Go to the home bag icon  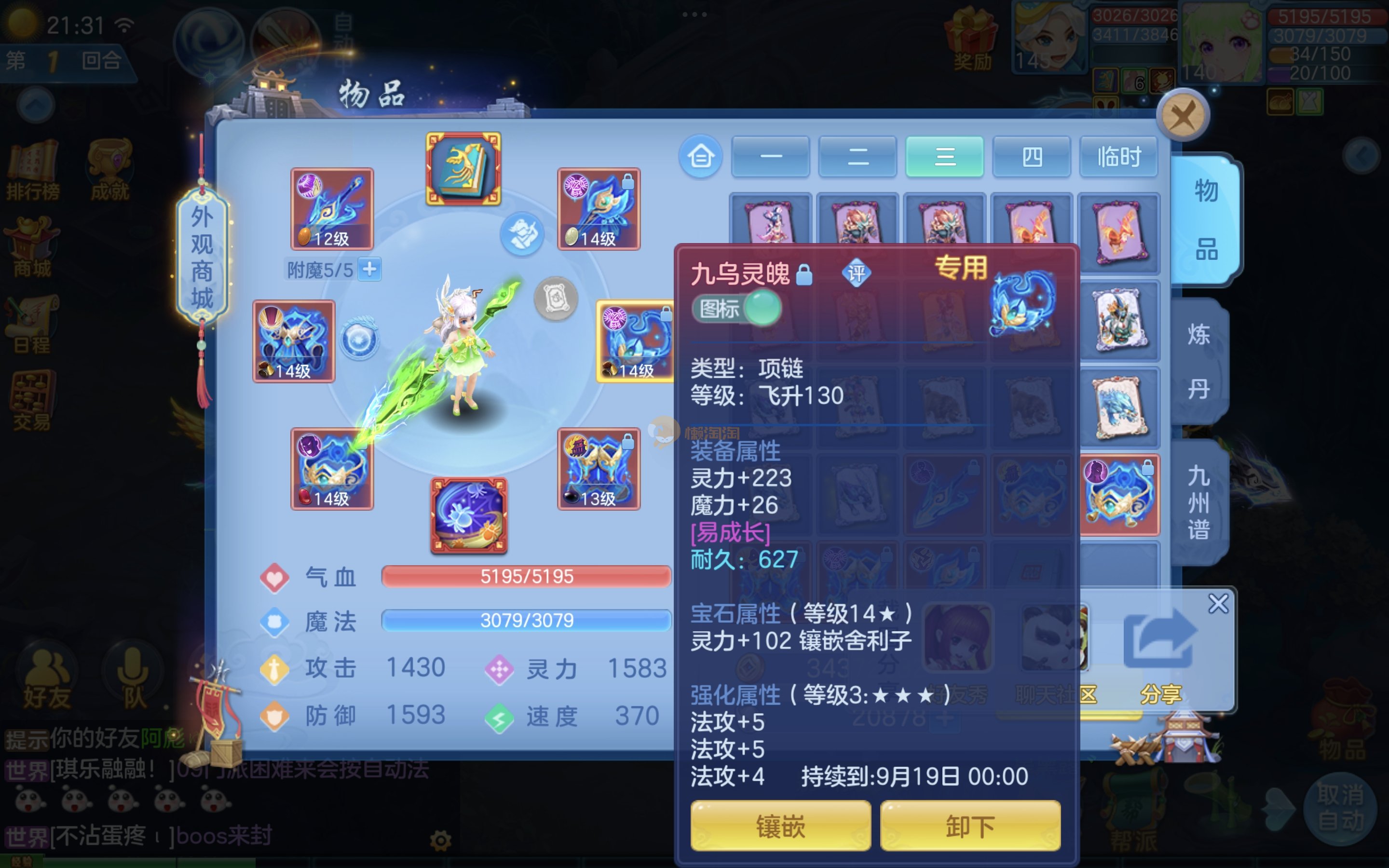(701, 156)
